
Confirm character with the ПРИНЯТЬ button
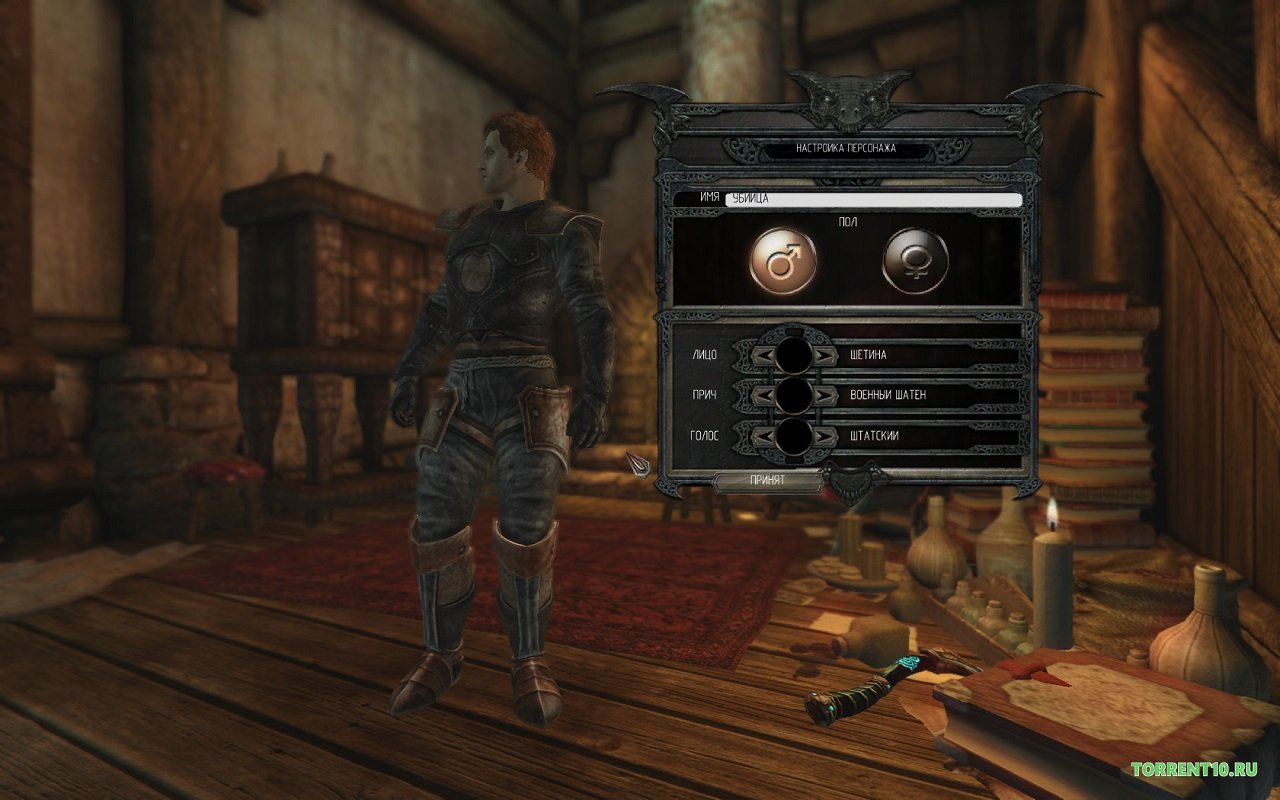(767, 481)
